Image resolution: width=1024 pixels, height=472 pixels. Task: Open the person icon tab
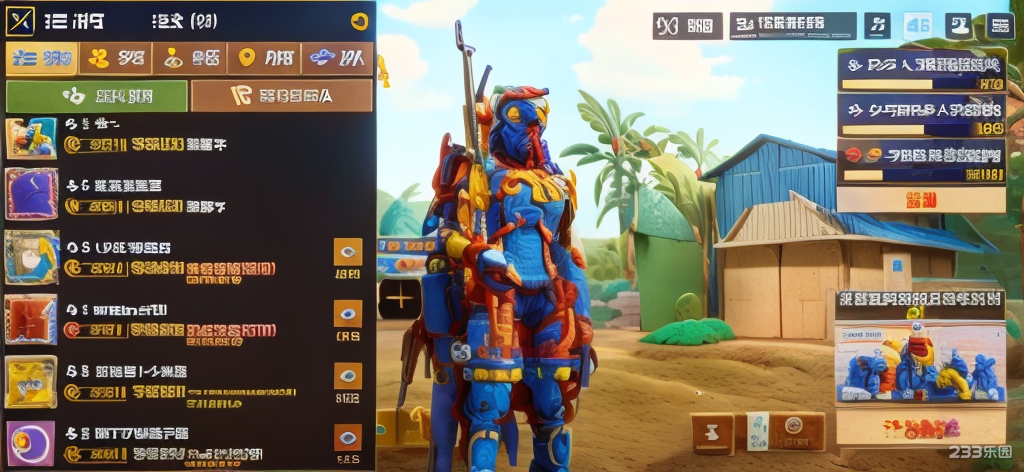pos(190,59)
